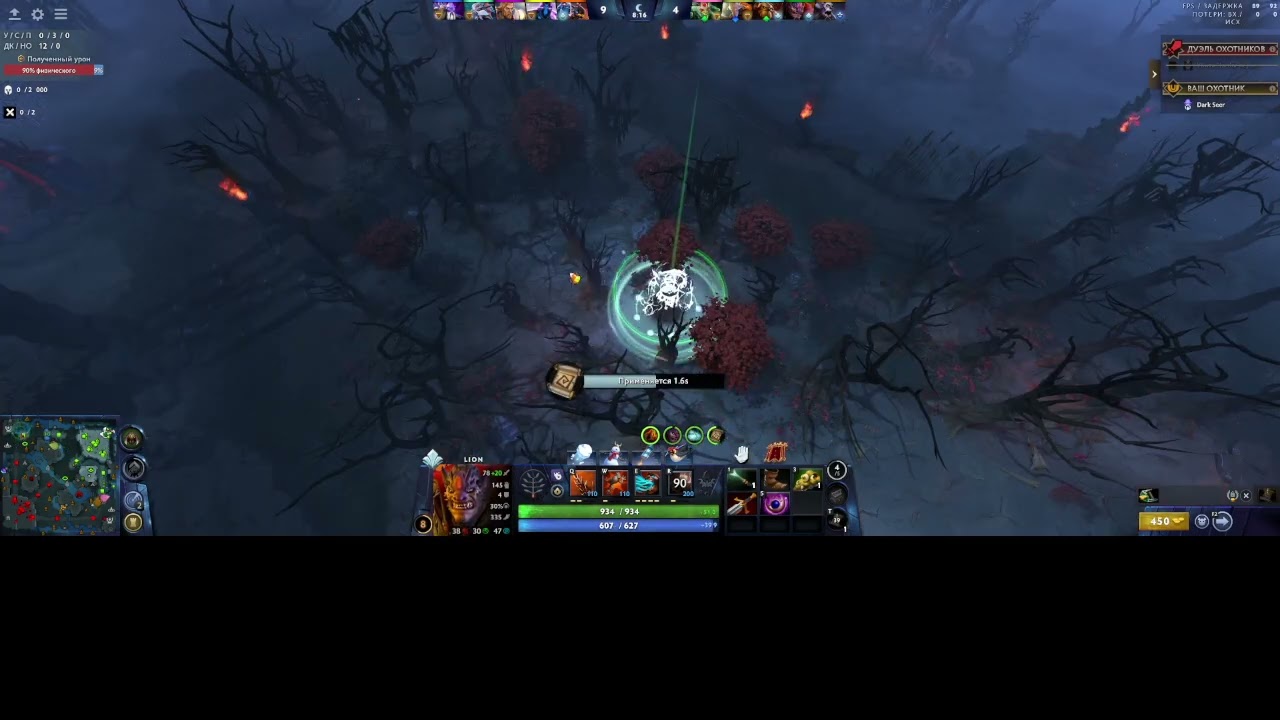1280x720 pixels.
Task: Use the Mana Drain ability
Action: click(647, 485)
